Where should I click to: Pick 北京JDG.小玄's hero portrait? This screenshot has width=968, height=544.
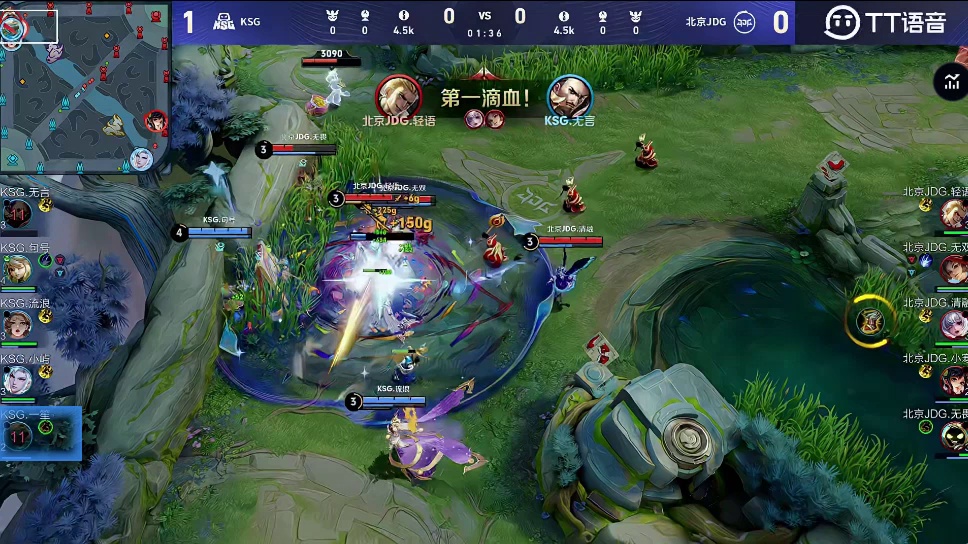pyautogui.click(x=952, y=379)
